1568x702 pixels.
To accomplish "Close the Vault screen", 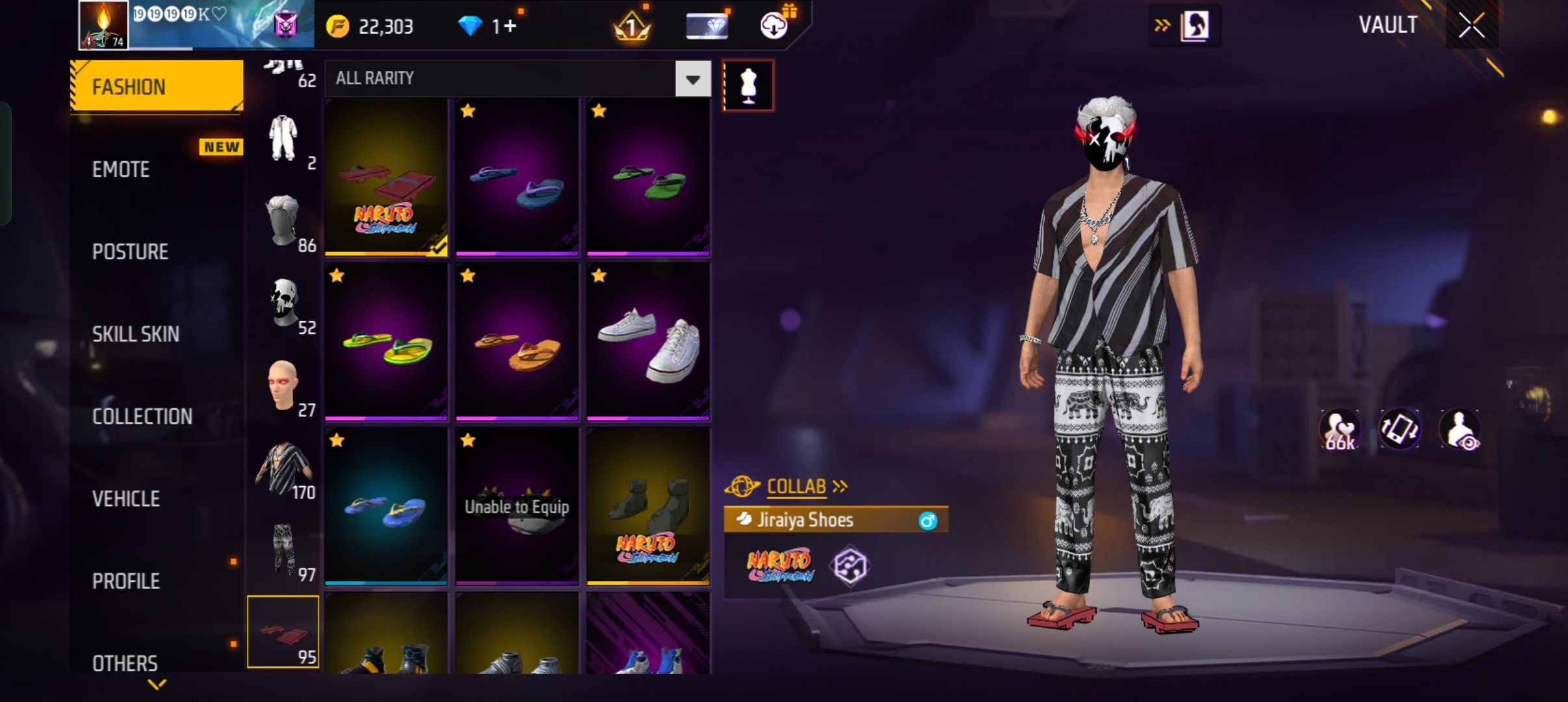I will coord(1471,26).
